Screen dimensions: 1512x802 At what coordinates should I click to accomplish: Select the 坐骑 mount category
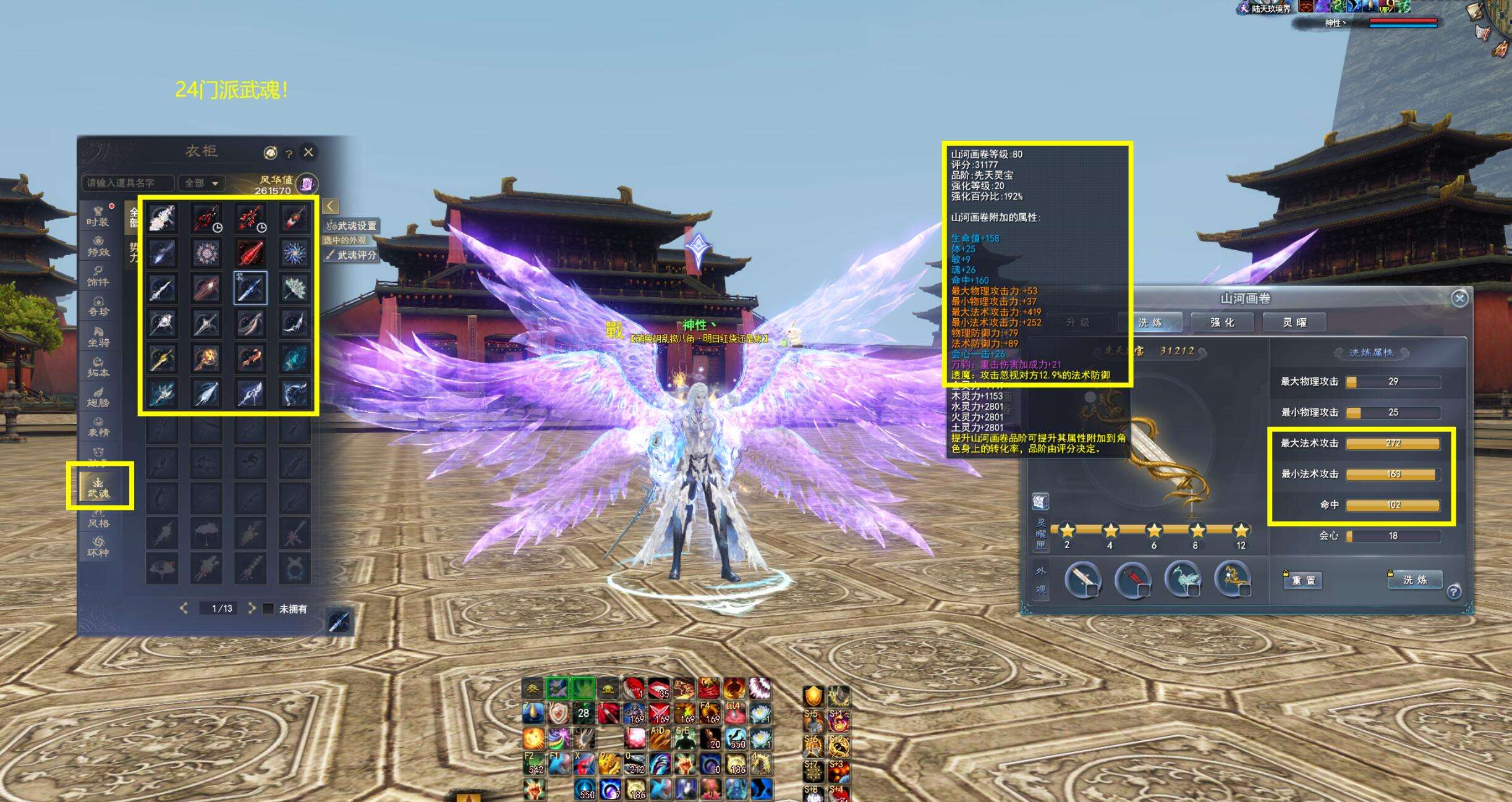[x=98, y=336]
